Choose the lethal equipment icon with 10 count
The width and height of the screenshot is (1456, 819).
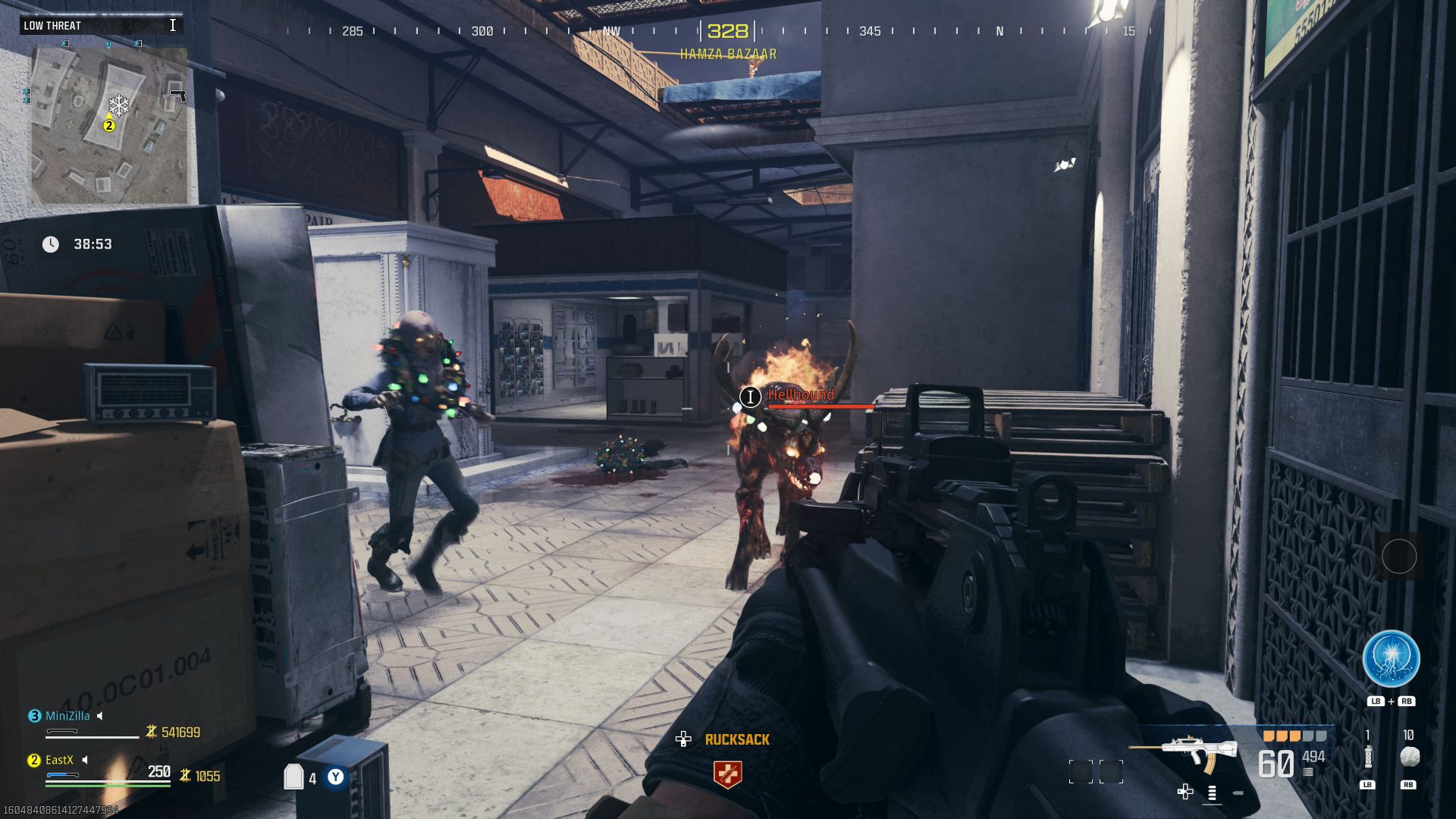pos(1408,757)
